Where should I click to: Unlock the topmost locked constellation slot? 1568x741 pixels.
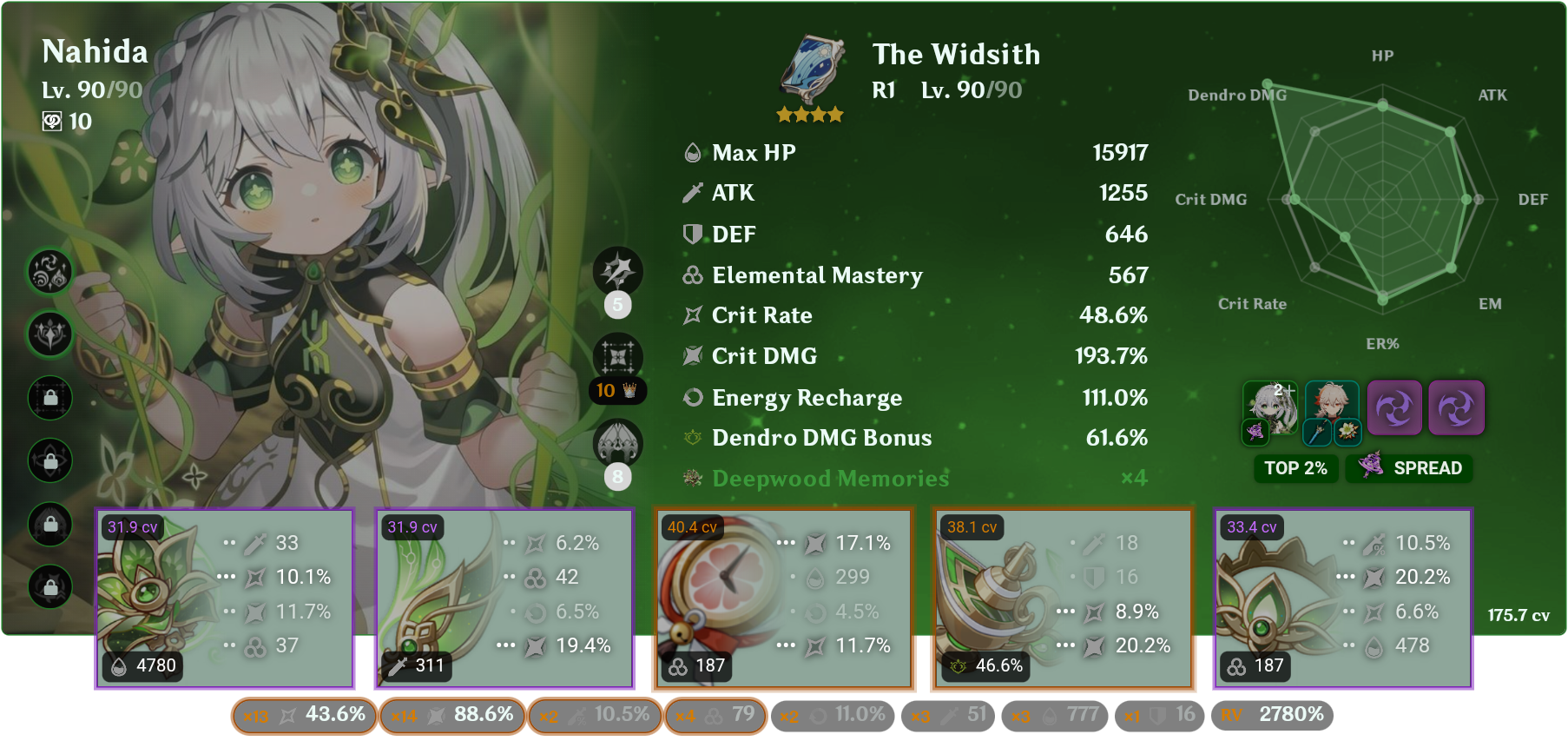tap(49, 398)
